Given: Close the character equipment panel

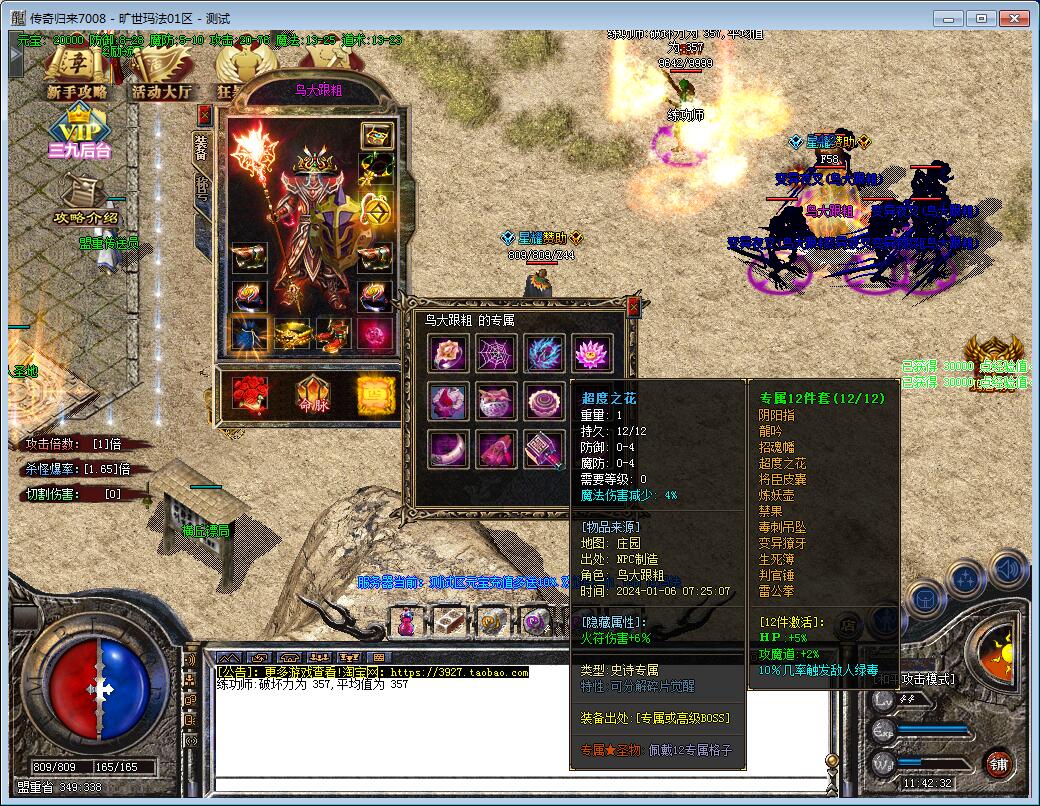Looking at the screenshot, I should [x=204, y=114].
